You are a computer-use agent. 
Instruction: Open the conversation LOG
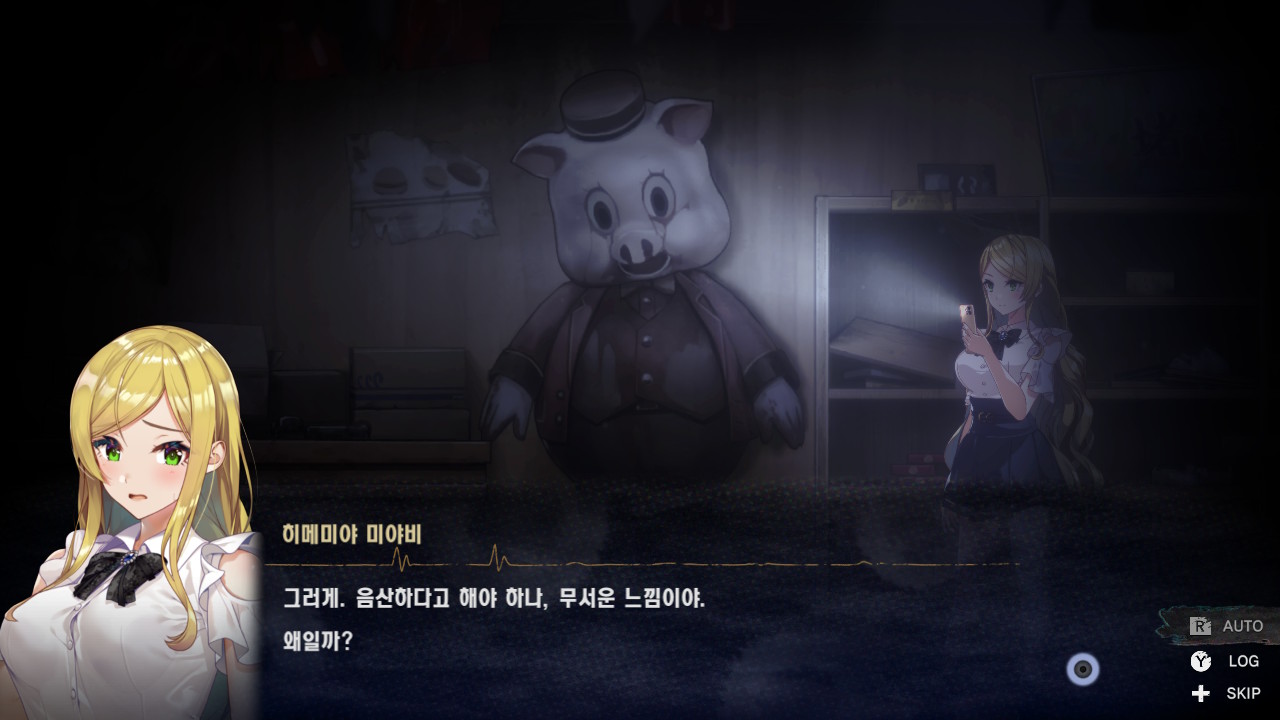point(1231,661)
